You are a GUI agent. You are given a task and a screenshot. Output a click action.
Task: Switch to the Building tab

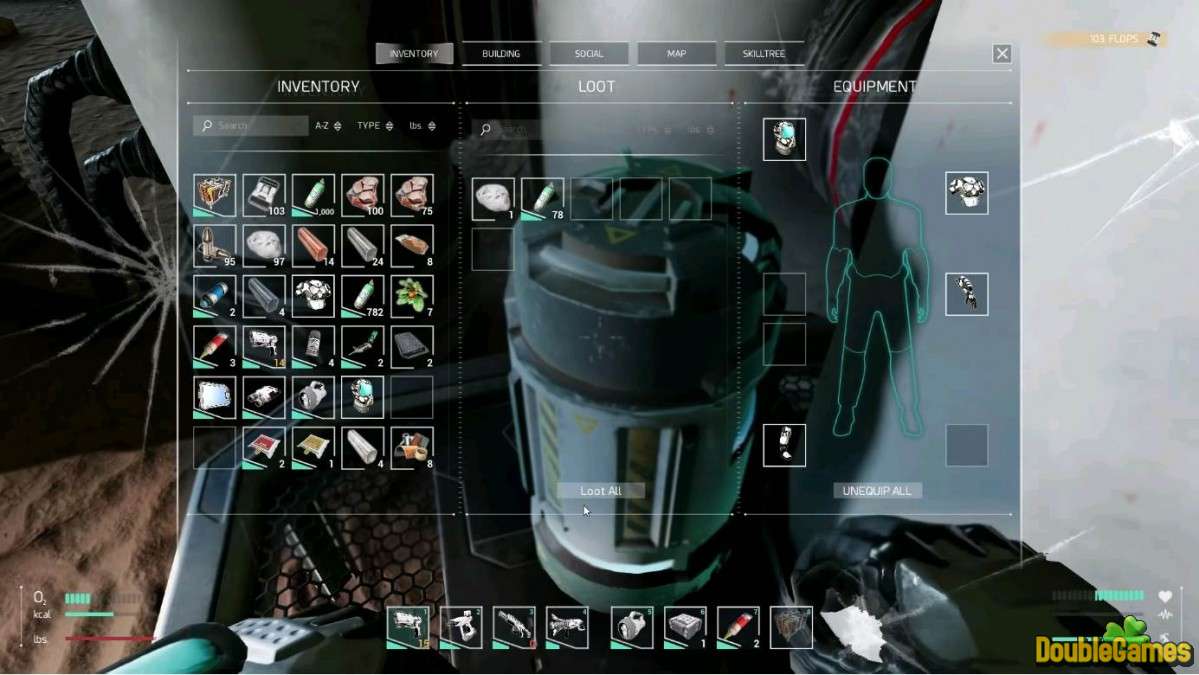501,54
